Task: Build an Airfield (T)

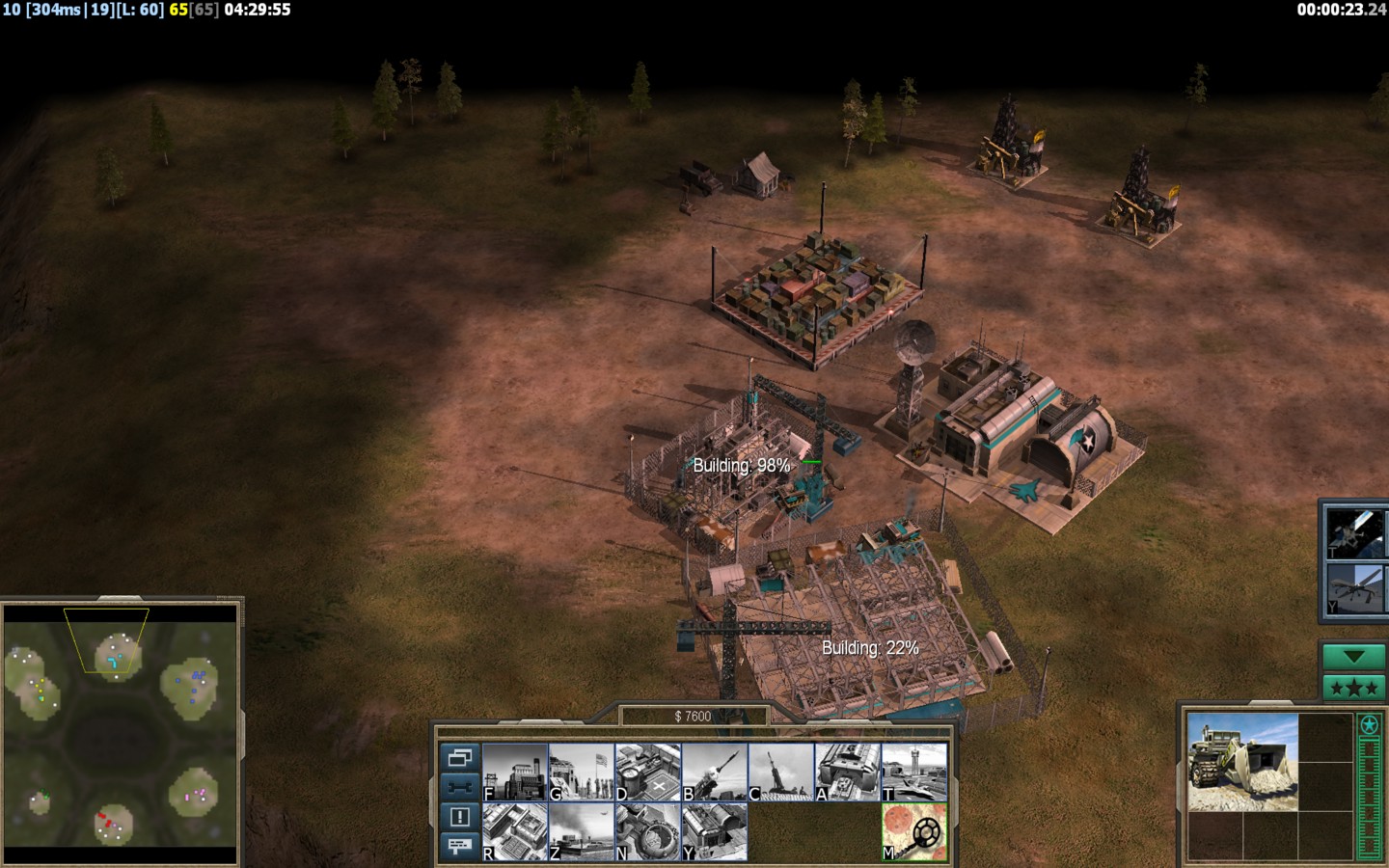Action: 914,772
